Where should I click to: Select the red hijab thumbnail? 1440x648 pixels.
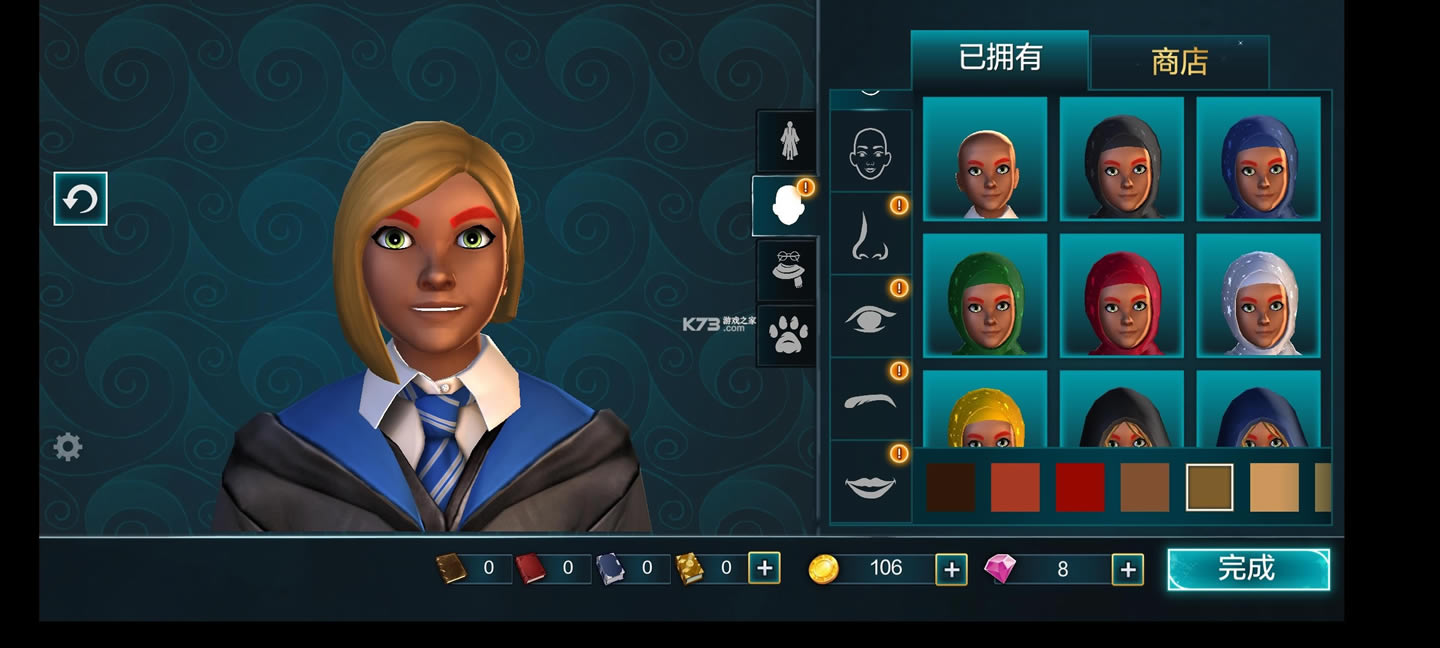tap(1122, 296)
